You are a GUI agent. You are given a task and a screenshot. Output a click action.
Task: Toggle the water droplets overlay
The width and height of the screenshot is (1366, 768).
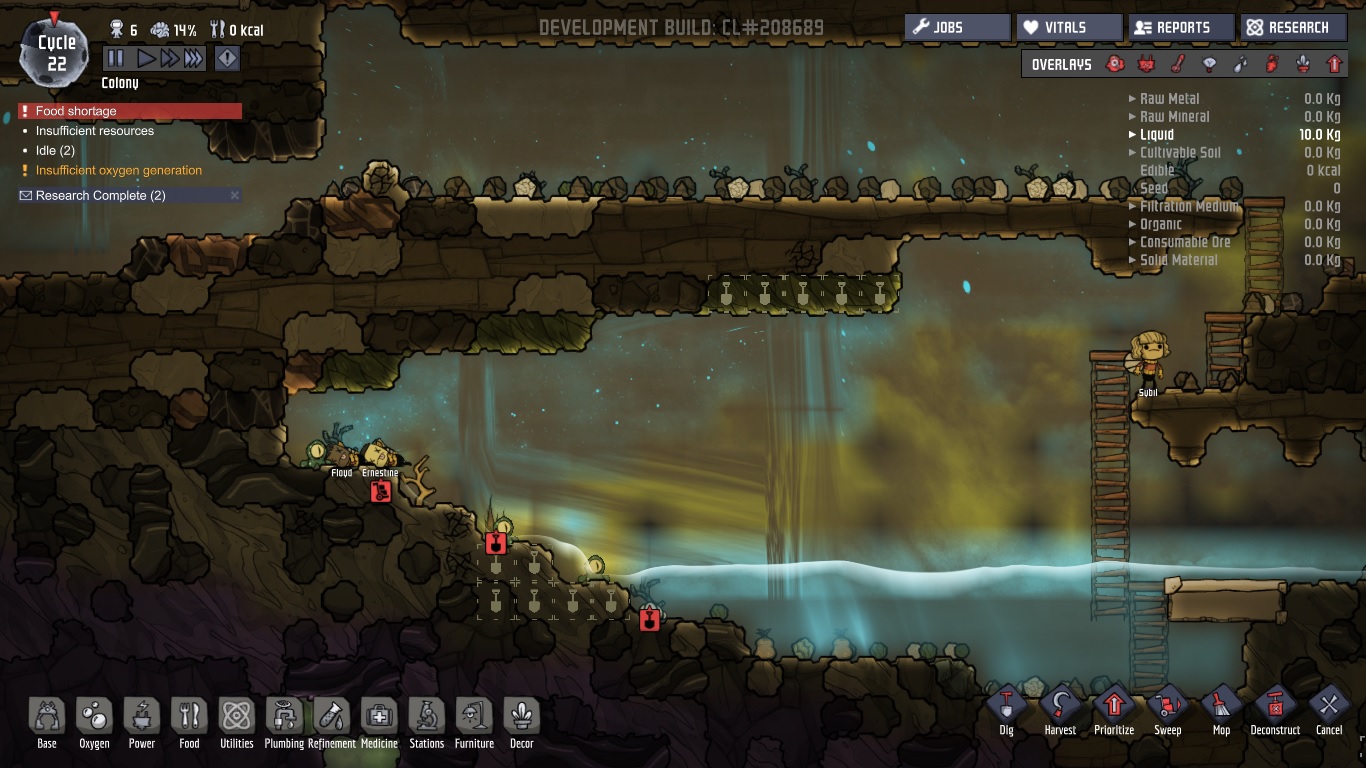point(1240,65)
